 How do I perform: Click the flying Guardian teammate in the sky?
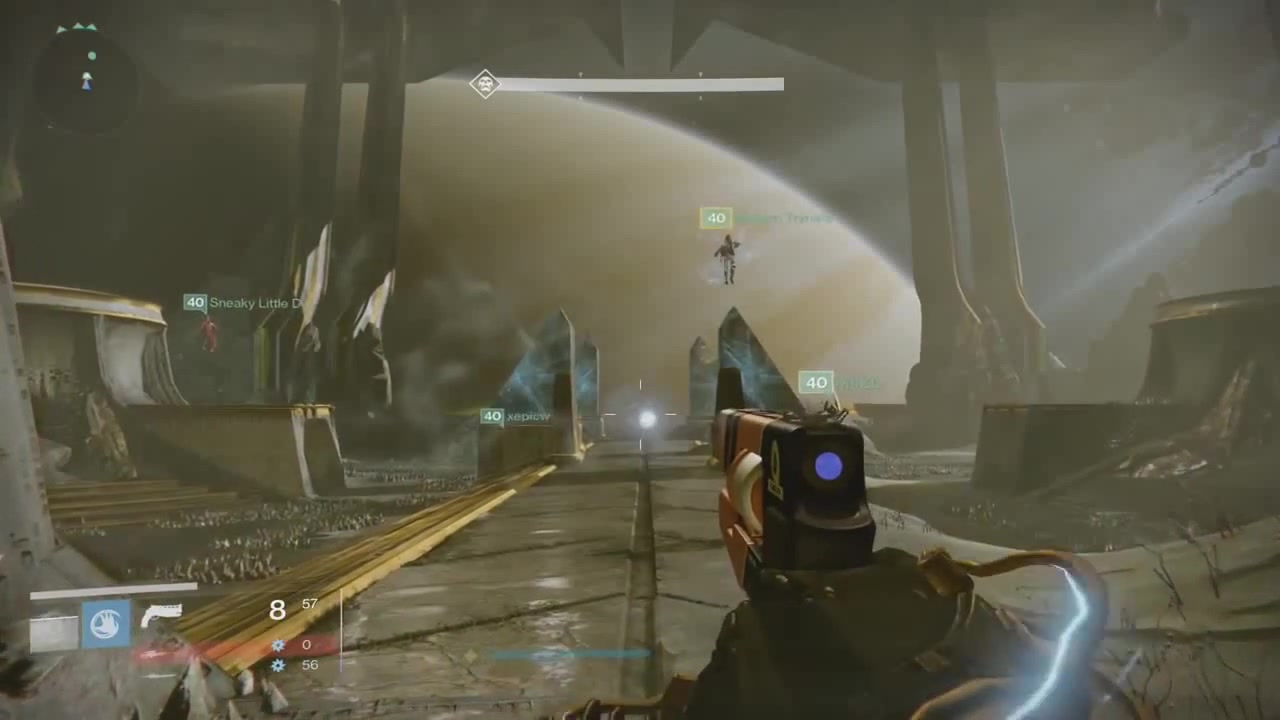point(727,258)
